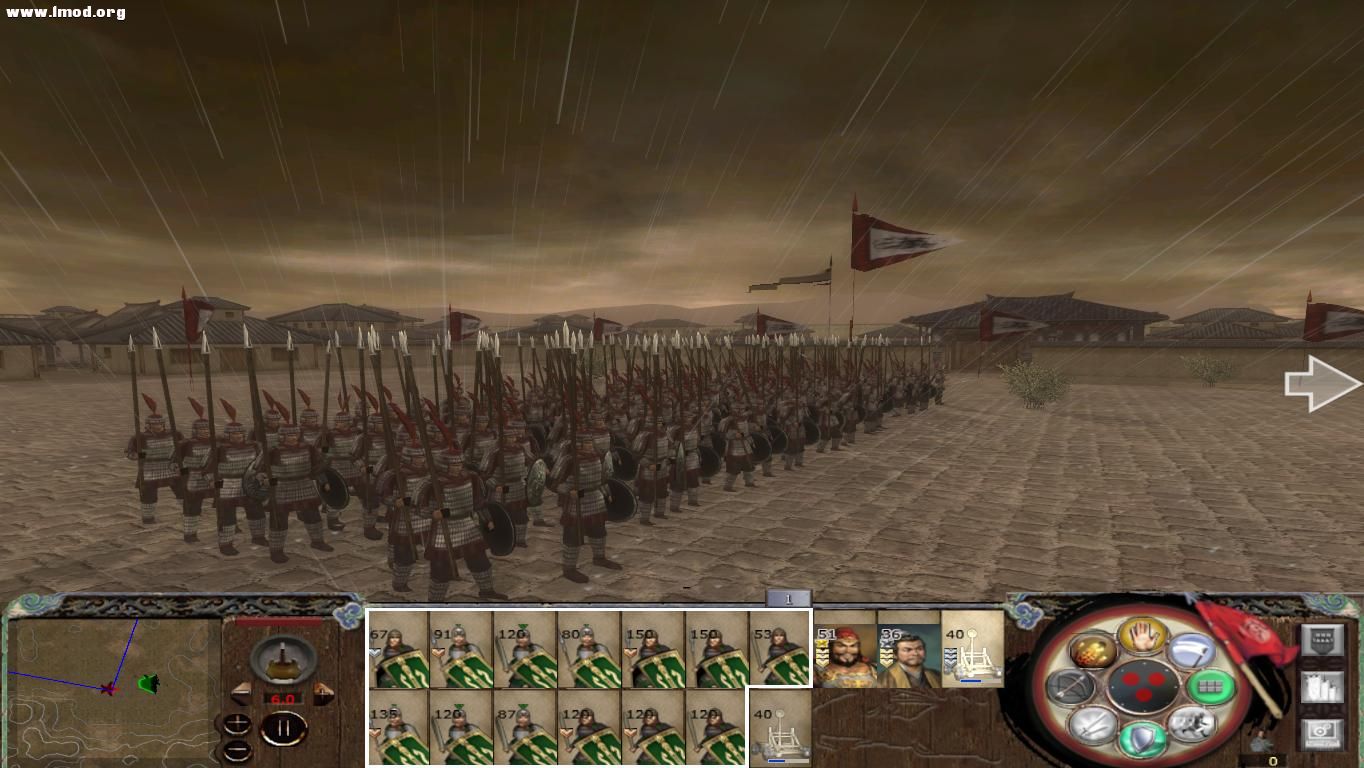Open the group formations green grid icon
1364x768 pixels.
pos(1212,686)
